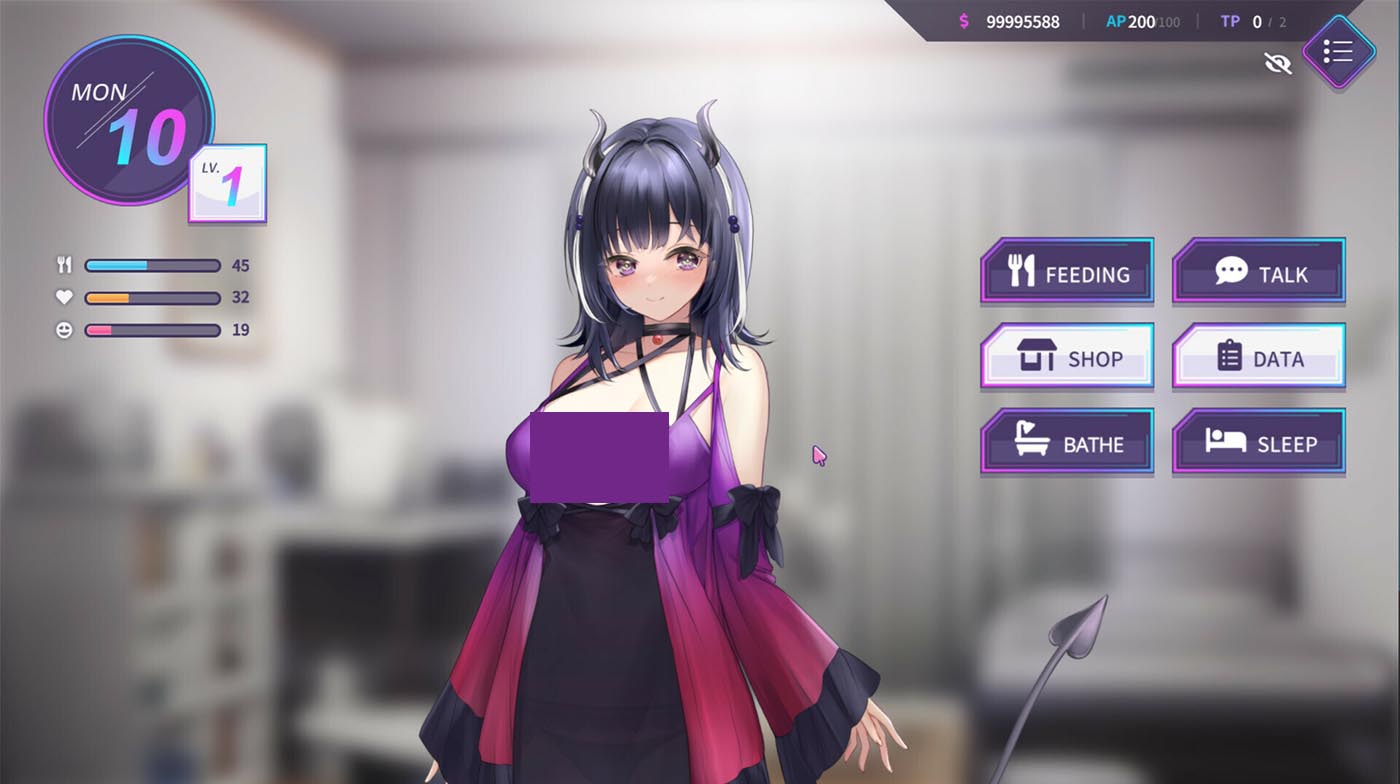Start a Talk with the character
This screenshot has width=1400, height=784.
1258,271
